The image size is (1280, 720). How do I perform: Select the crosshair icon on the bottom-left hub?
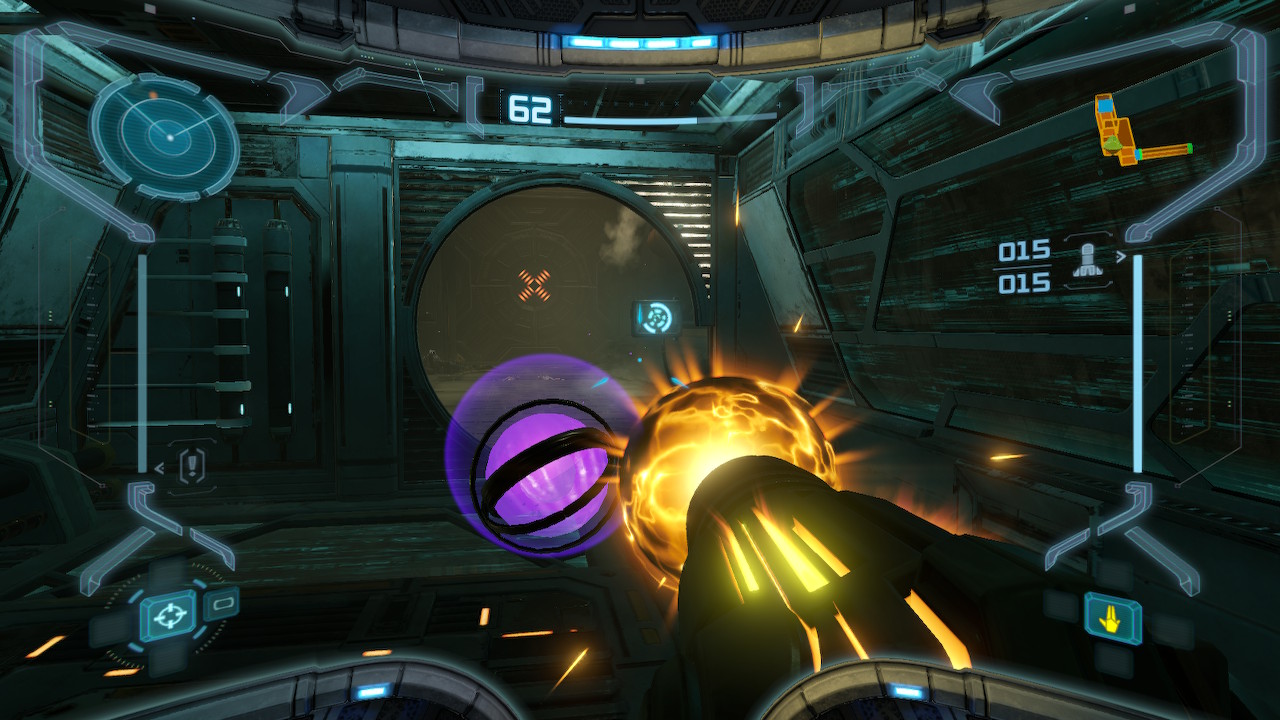point(170,615)
